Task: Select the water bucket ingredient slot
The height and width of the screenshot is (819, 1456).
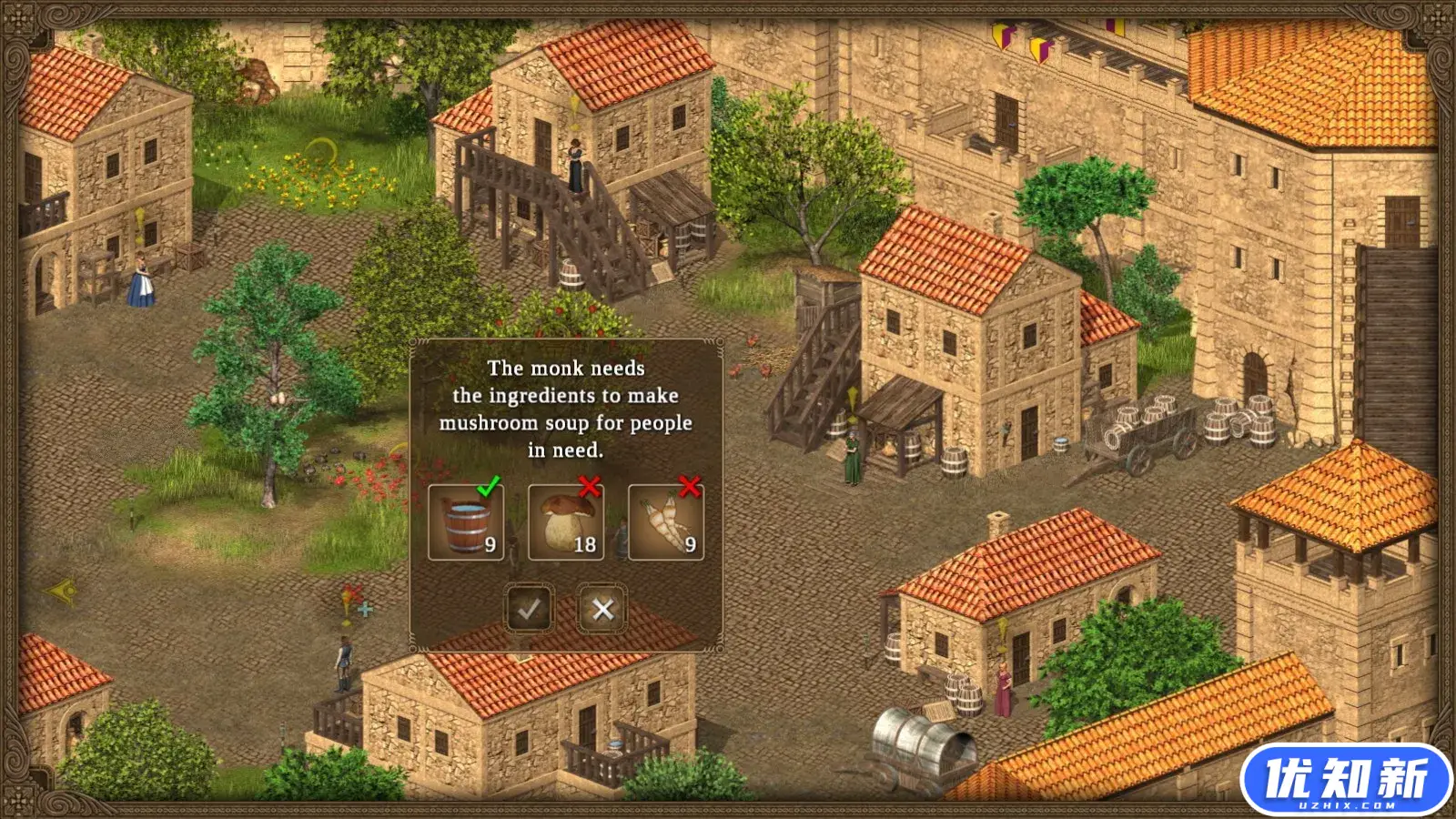Action: click(x=466, y=522)
